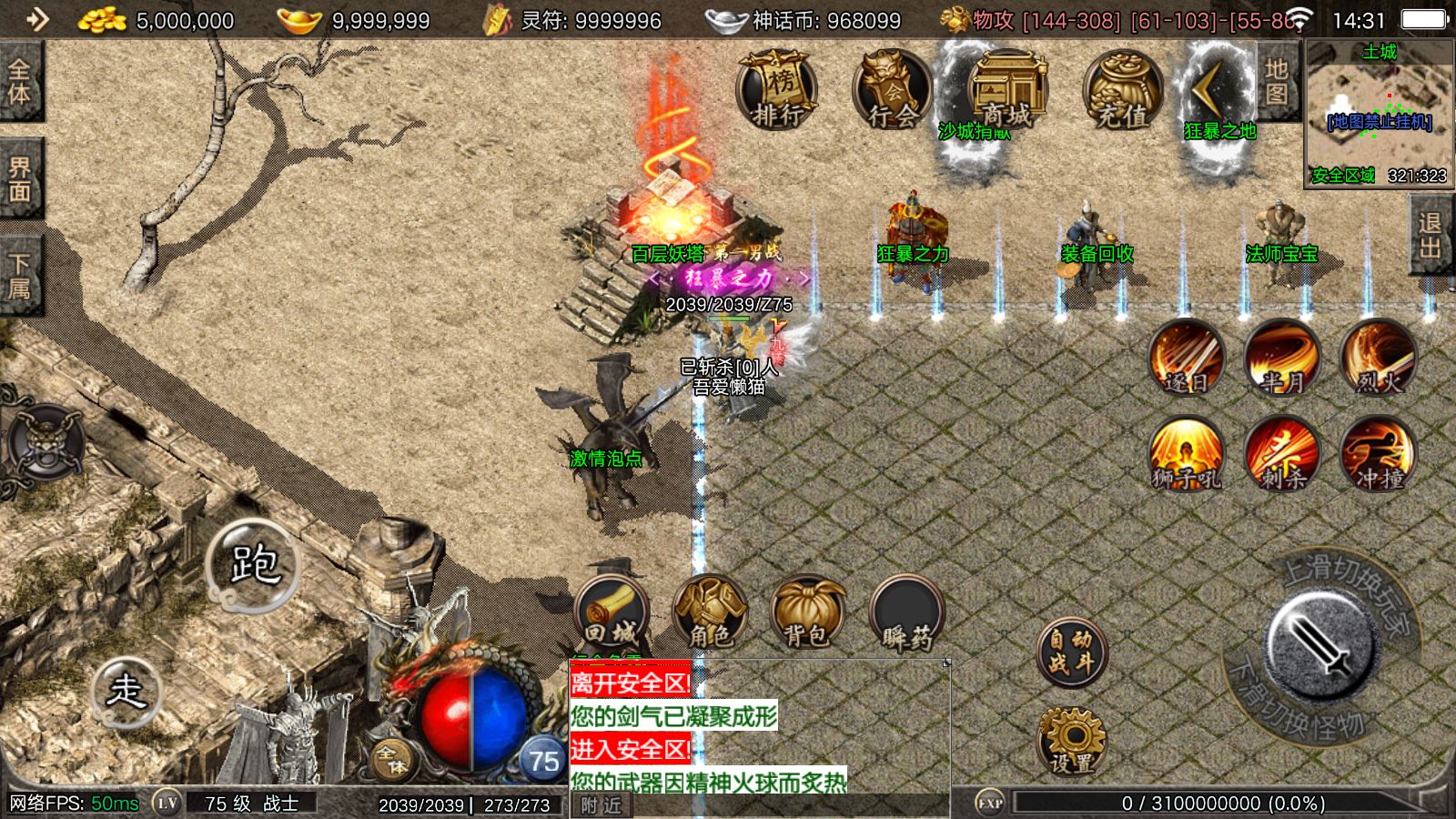This screenshot has height=819, width=1456.
Task: Open the 背包 bag
Action: click(x=806, y=613)
